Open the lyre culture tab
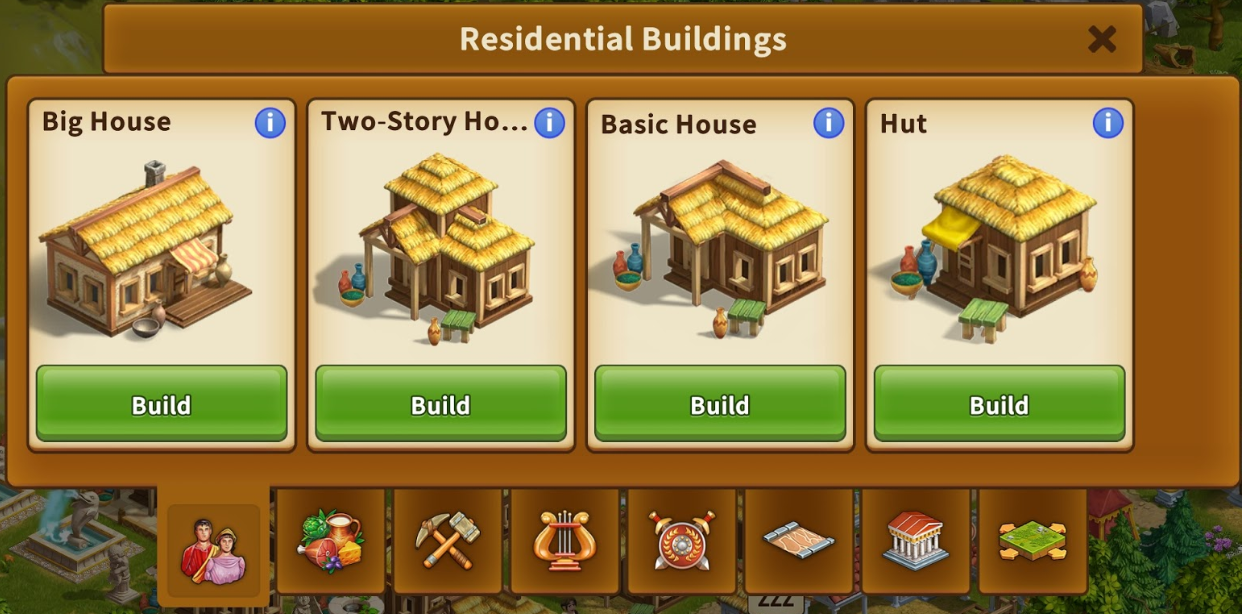 click(565, 541)
